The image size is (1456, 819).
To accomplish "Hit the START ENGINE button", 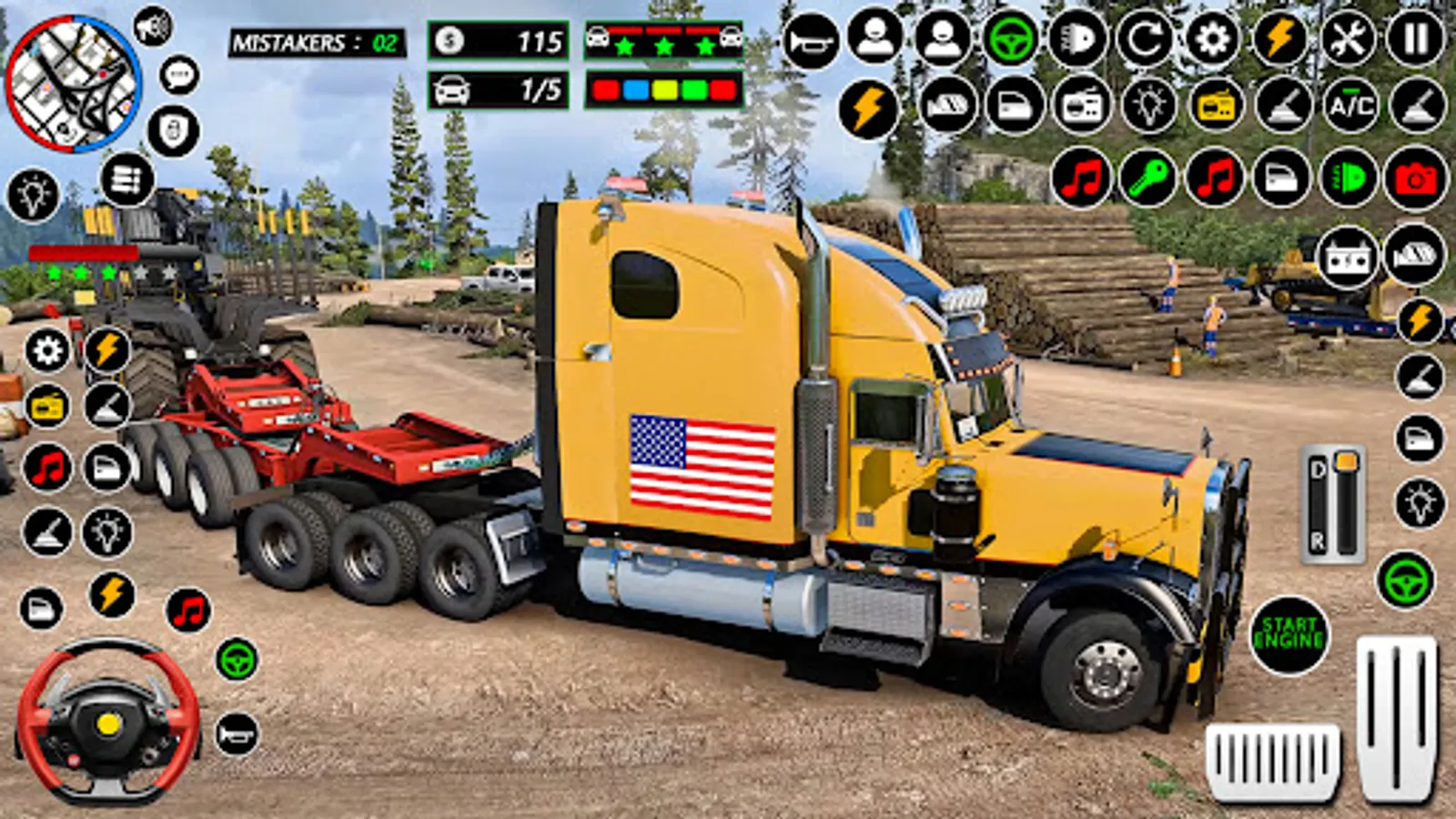I will coord(1289,633).
